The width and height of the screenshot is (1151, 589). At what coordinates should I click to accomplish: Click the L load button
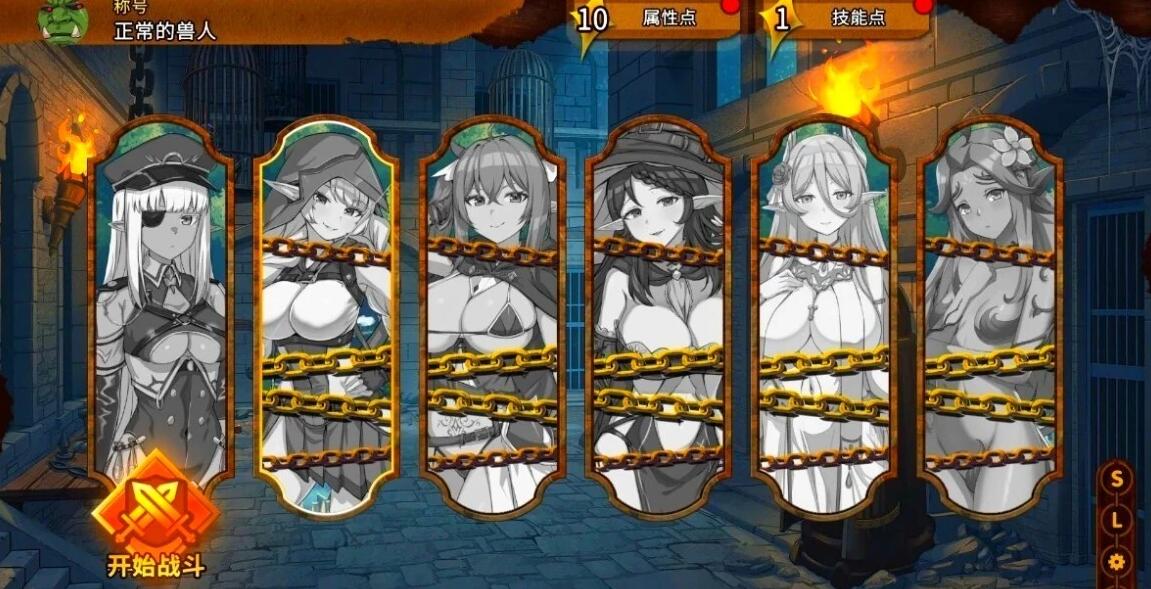point(1116,520)
